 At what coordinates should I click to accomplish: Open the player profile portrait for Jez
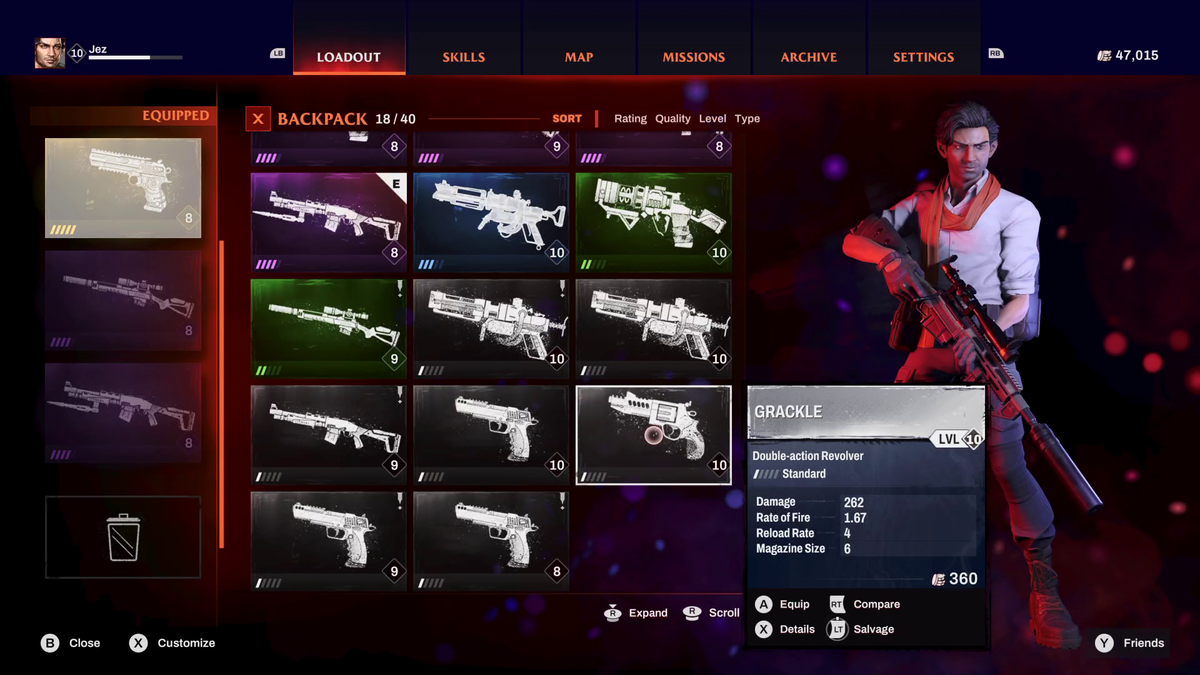(x=50, y=53)
